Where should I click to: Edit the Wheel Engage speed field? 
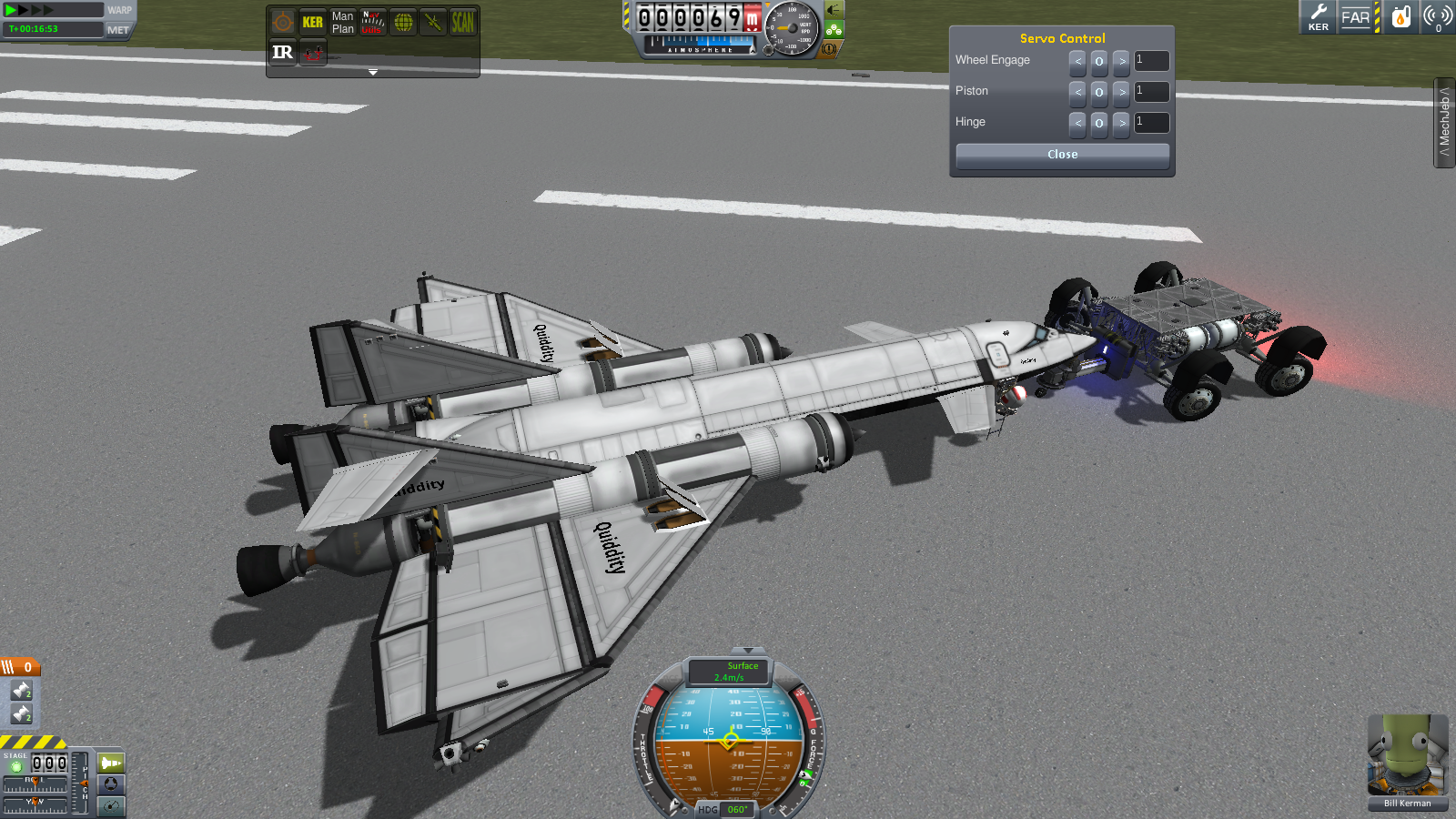point(1151,61)
